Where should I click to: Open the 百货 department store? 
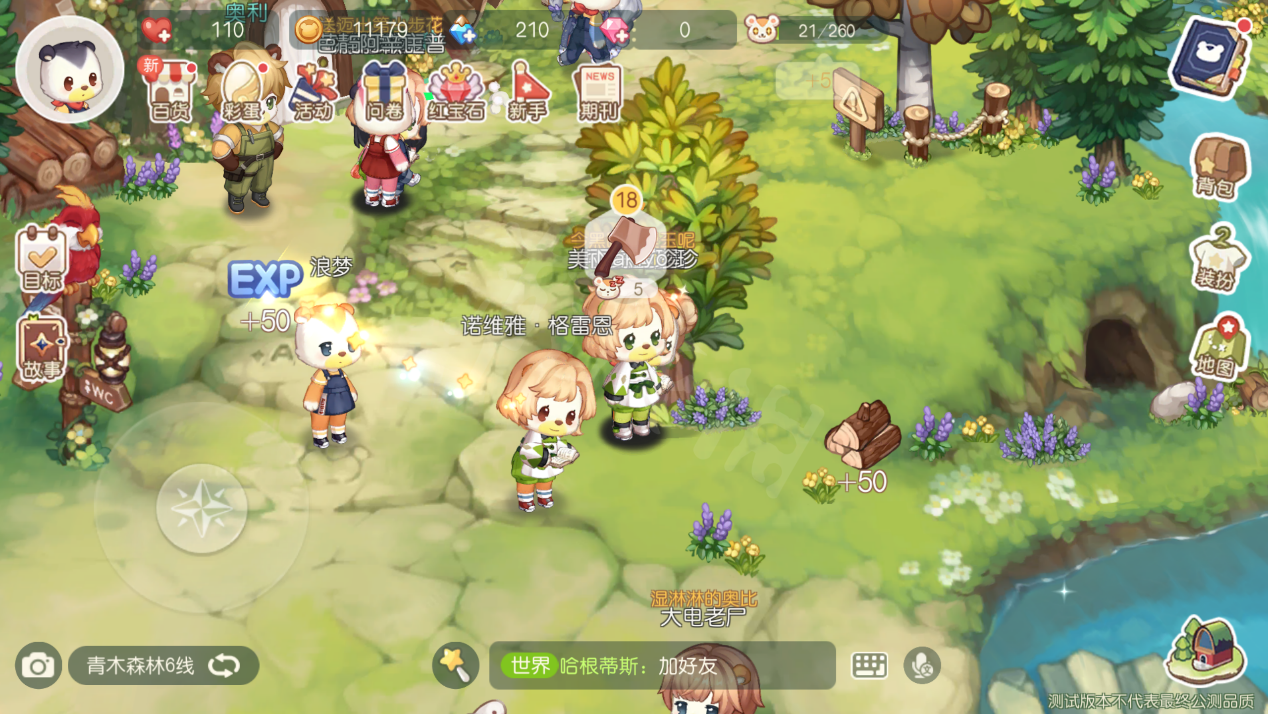pos(169,90)
